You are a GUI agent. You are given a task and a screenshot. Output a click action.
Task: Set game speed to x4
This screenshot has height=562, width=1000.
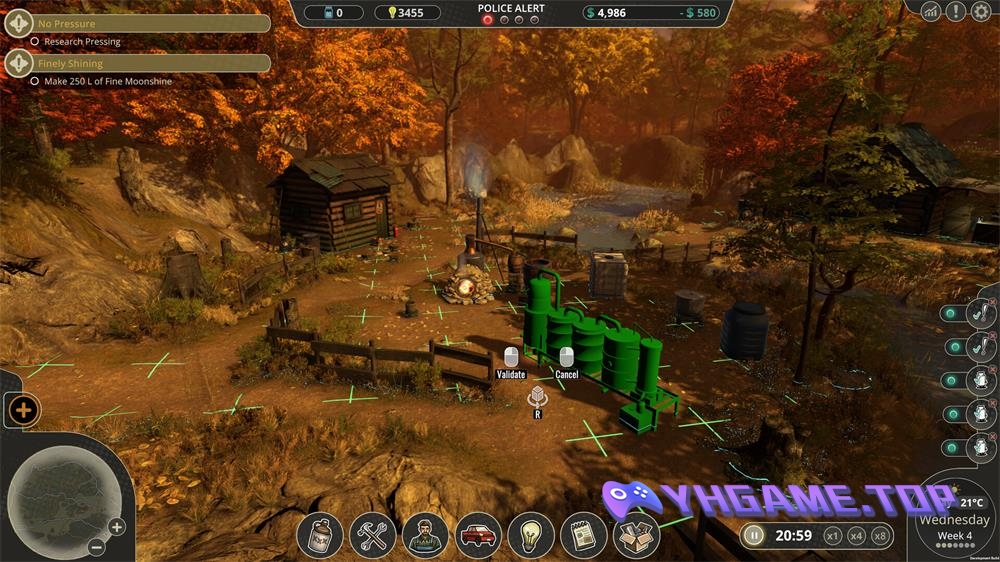[x=856, y=535]
